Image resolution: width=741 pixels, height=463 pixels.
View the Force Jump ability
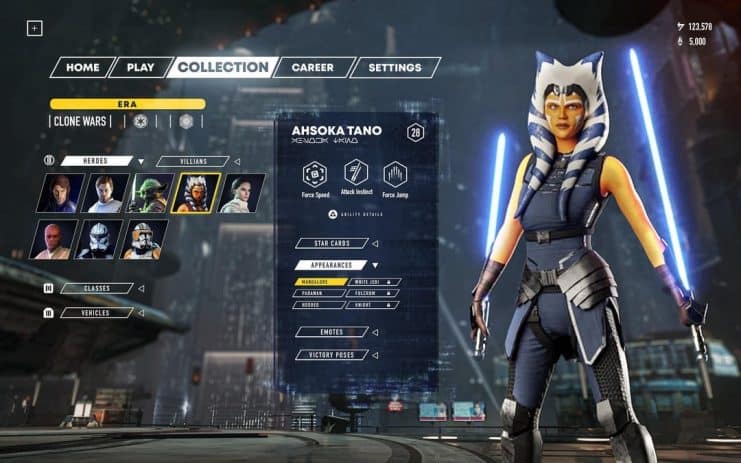click(x=397, y=174)
